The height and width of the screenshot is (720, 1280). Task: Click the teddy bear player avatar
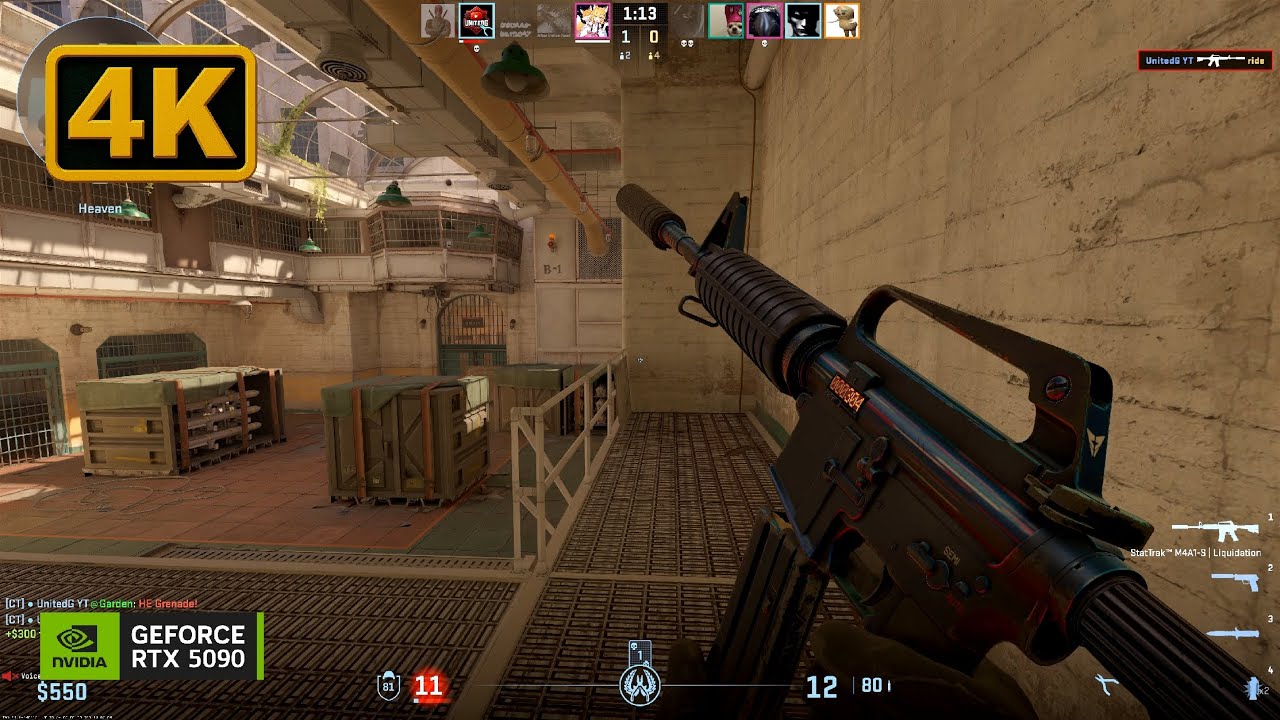click(841, 20)
